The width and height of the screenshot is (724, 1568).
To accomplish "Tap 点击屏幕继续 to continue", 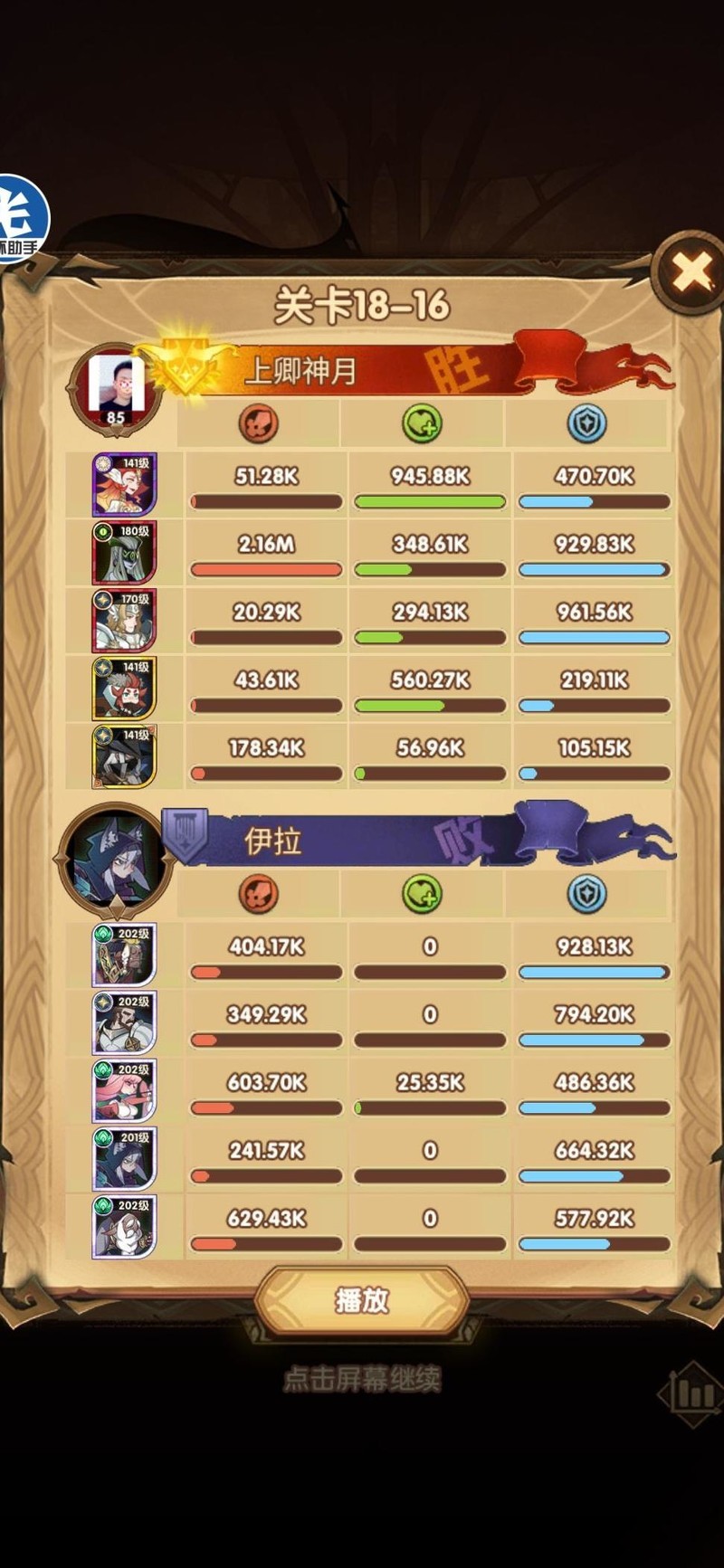I will [362, 1380].
